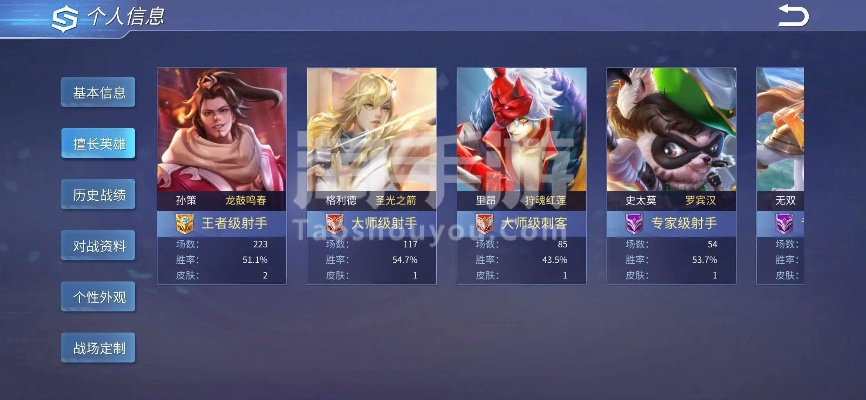This screenshot has height=400, width=866.
Task: Select the 对战资料 tab
Action: coord(98,246)
